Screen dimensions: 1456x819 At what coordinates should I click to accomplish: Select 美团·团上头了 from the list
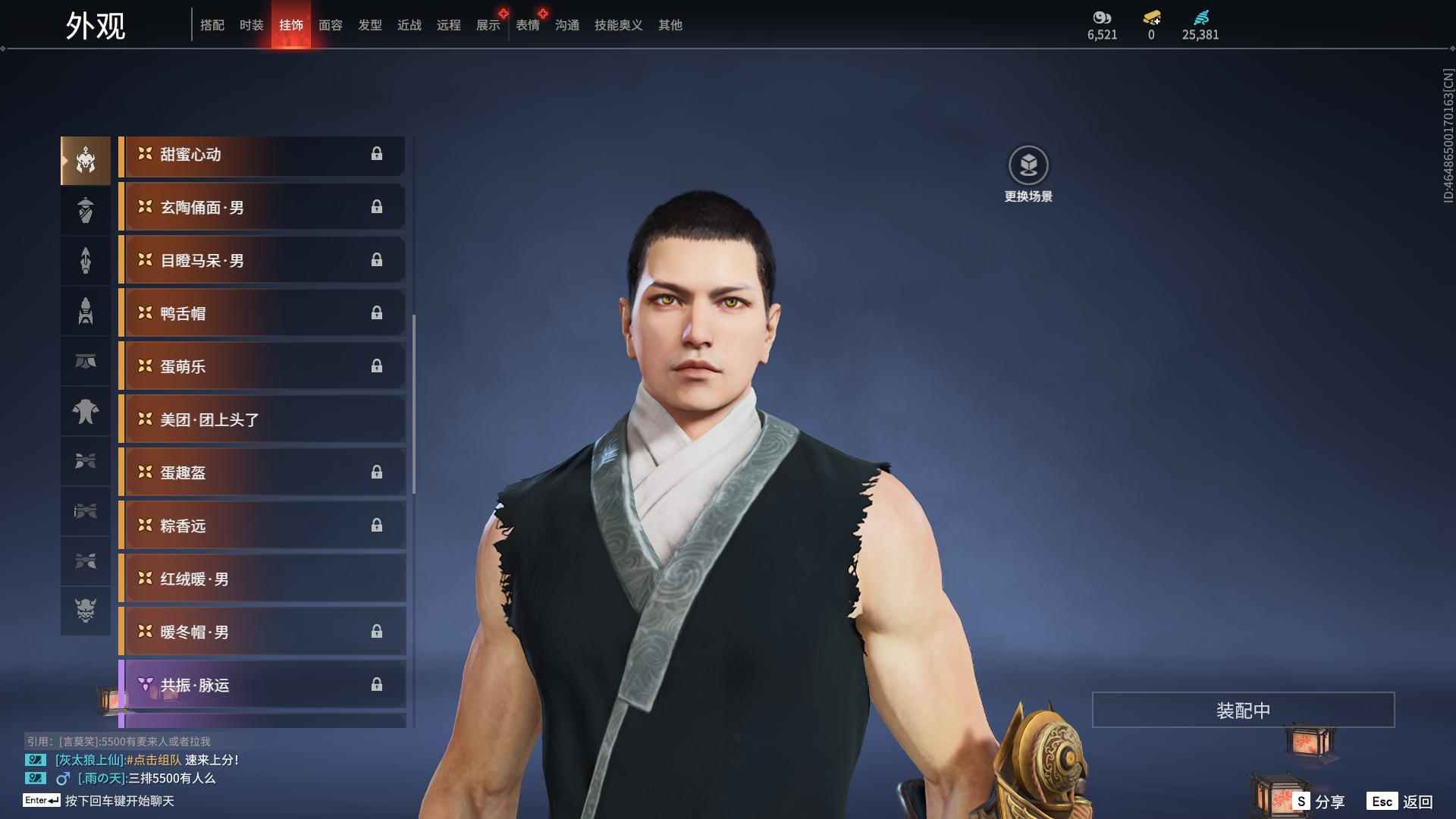click(262, 420)
